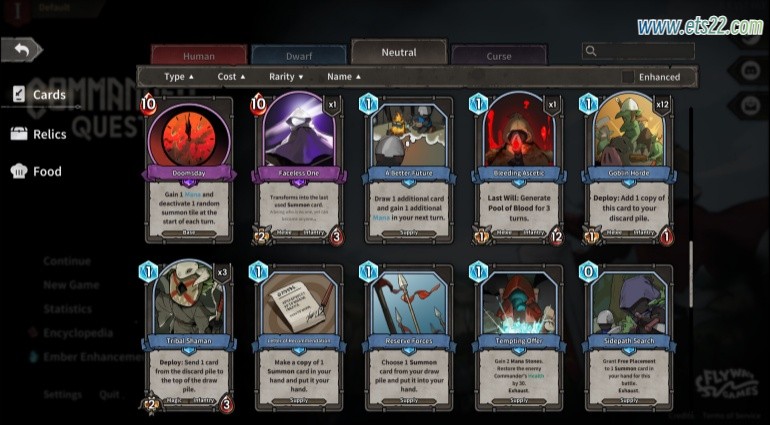Screen dimensions: 770x425
Task: Click the card search field
Action: [x=645, y=51]
